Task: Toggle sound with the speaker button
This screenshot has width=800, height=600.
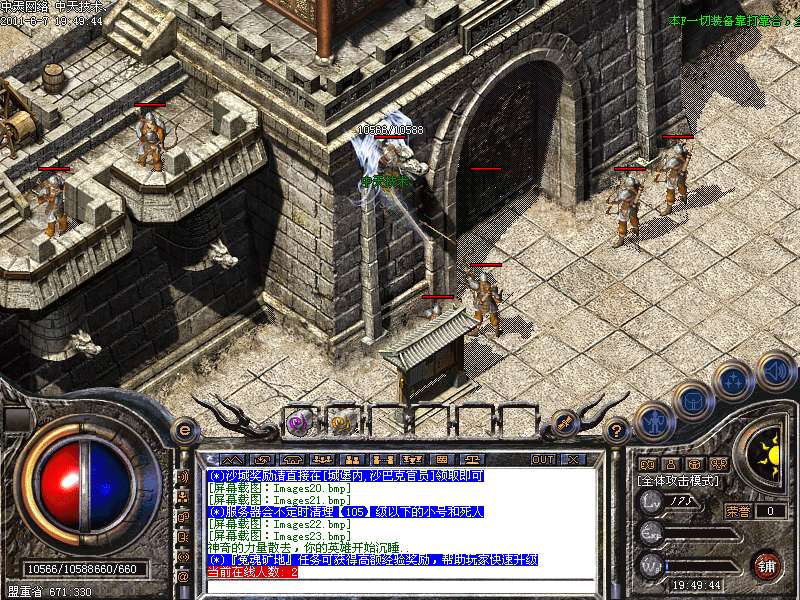Action: pos(774,370)
